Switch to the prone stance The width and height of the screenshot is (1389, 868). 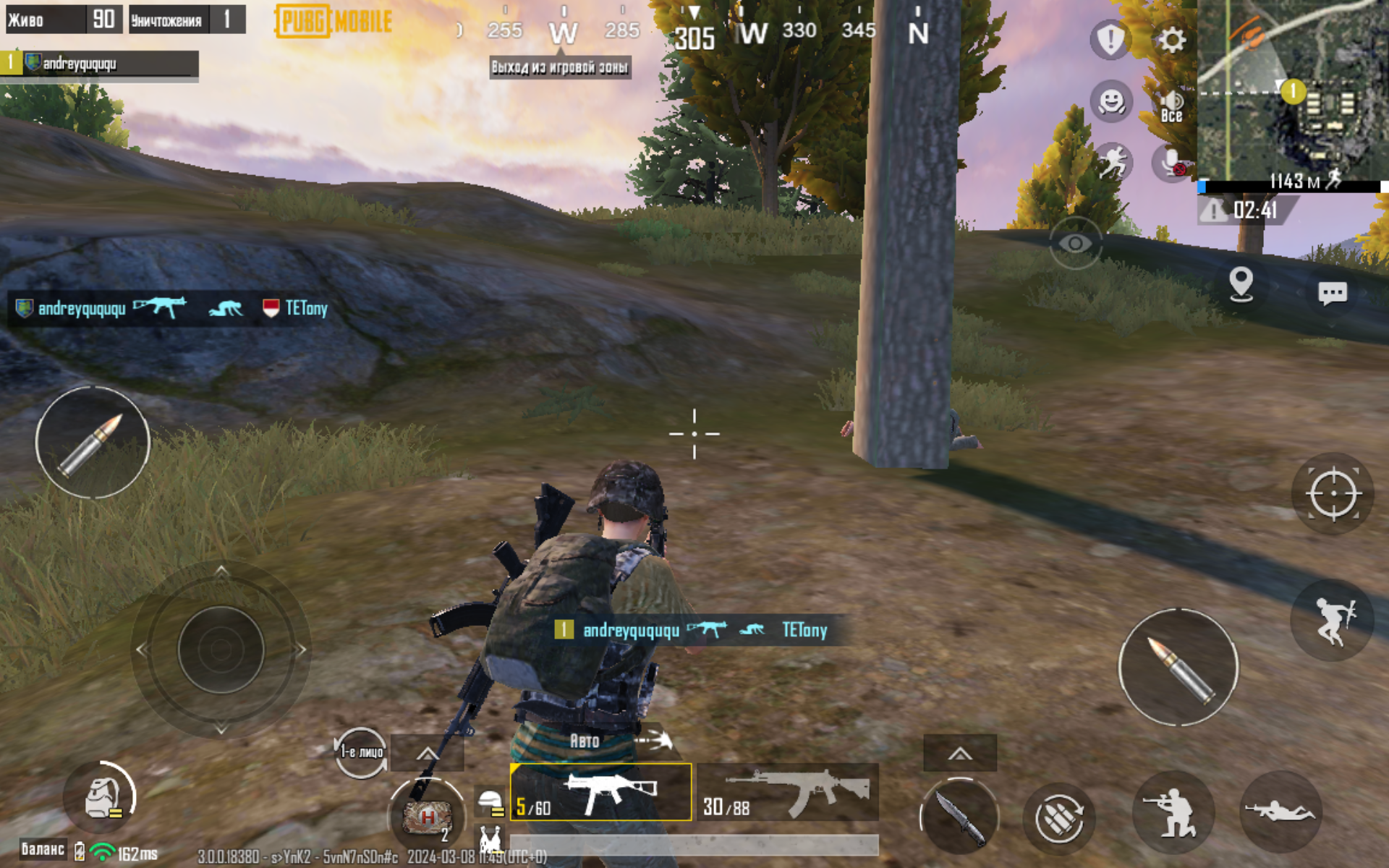coord(1280,811)
